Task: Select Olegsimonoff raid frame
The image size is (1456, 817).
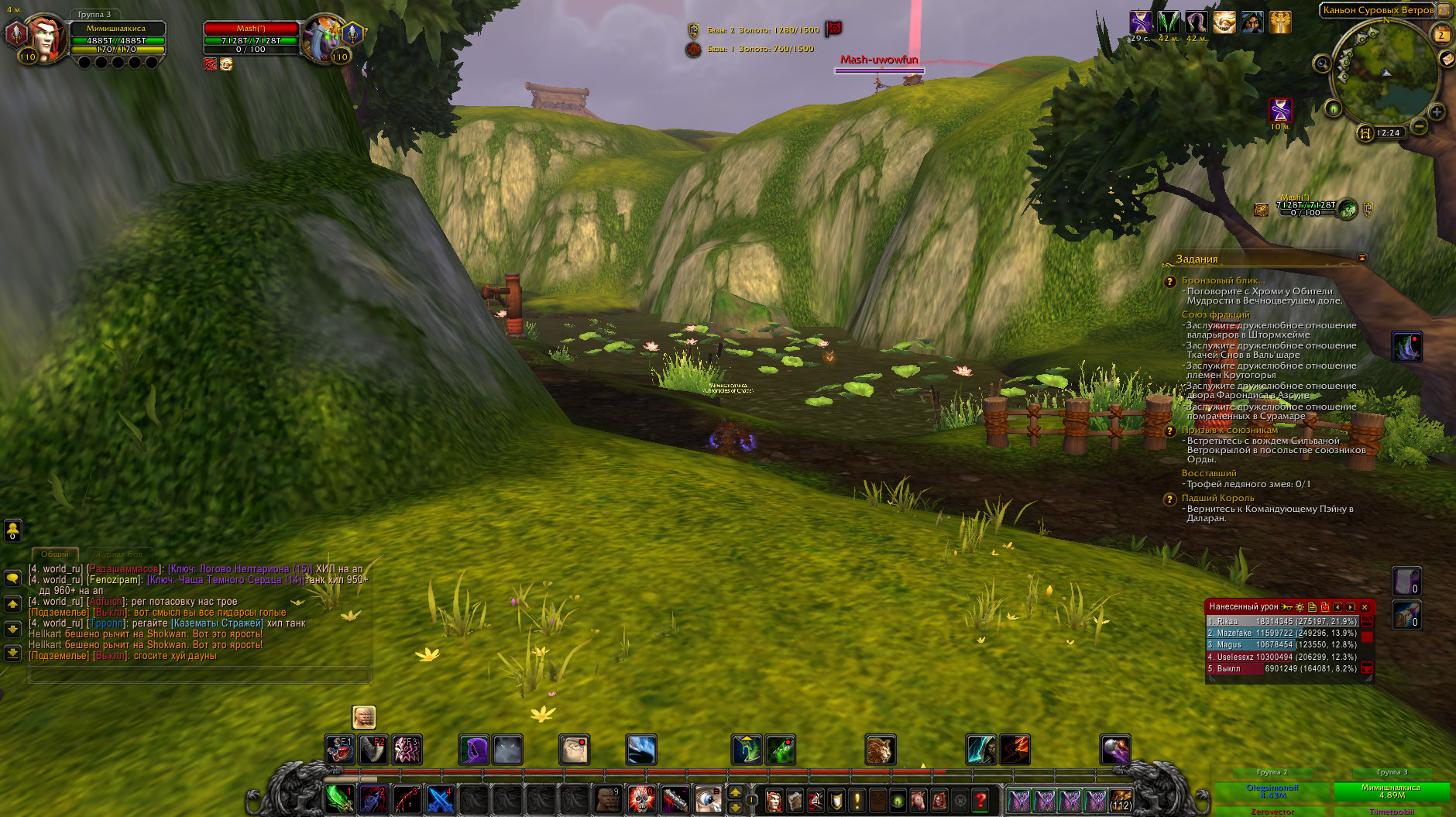Action: tap(1272, 791)
